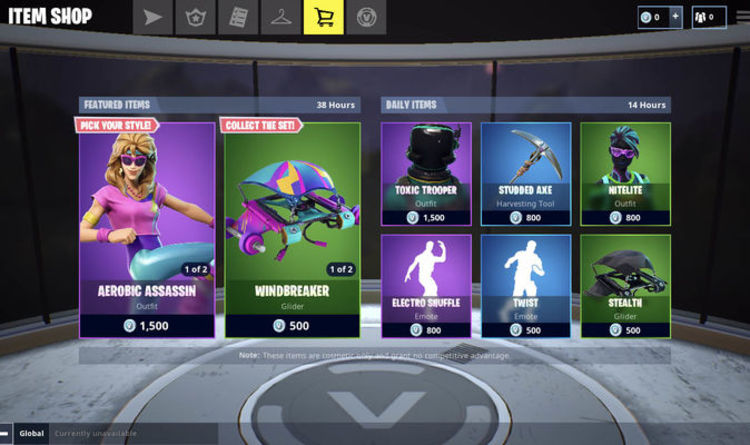Switch to the Locker hanger tab

[x=281, y=17]
